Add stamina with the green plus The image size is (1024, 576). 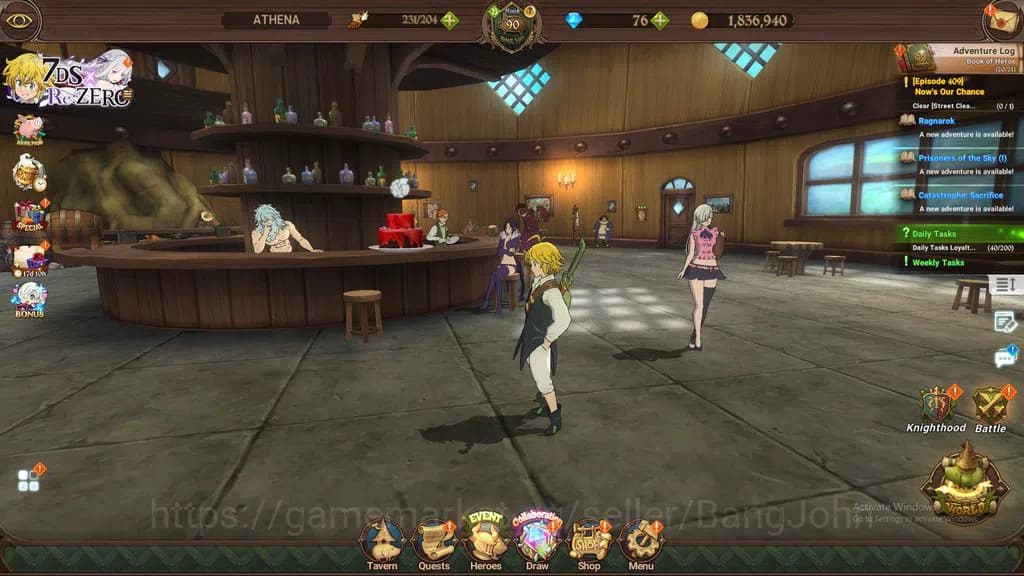click(450, 20)
